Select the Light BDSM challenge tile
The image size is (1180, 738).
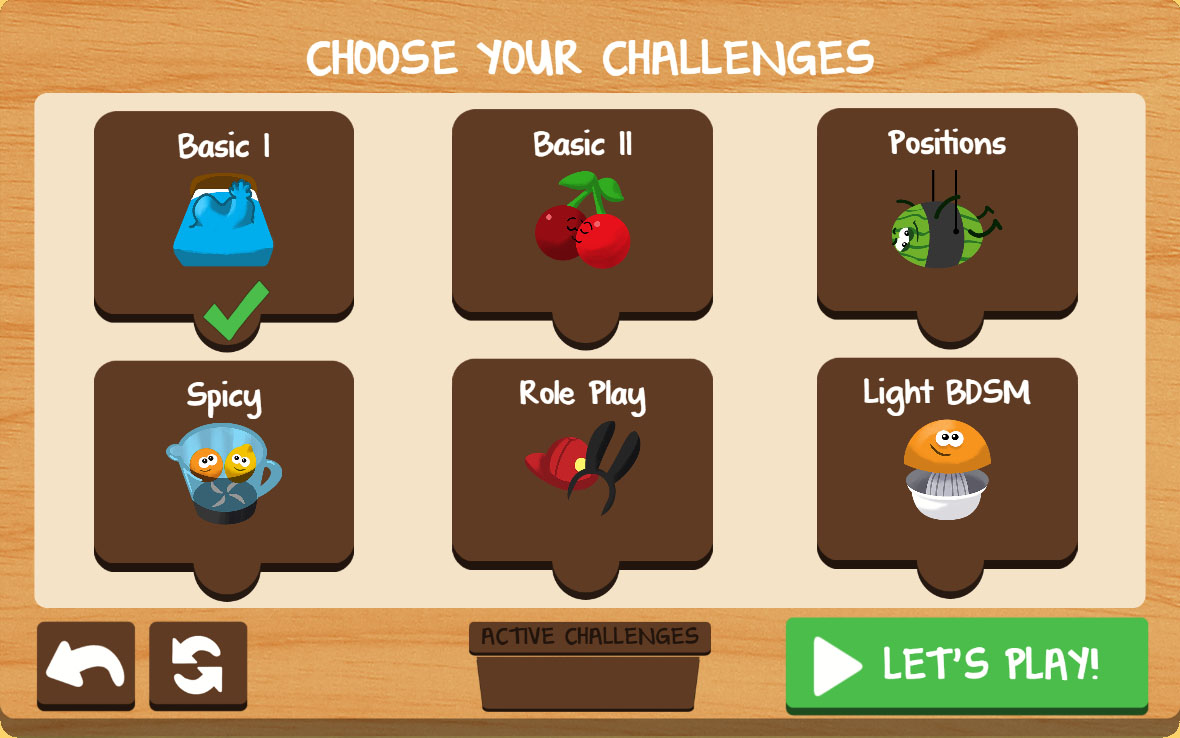(x=947, y=463)
